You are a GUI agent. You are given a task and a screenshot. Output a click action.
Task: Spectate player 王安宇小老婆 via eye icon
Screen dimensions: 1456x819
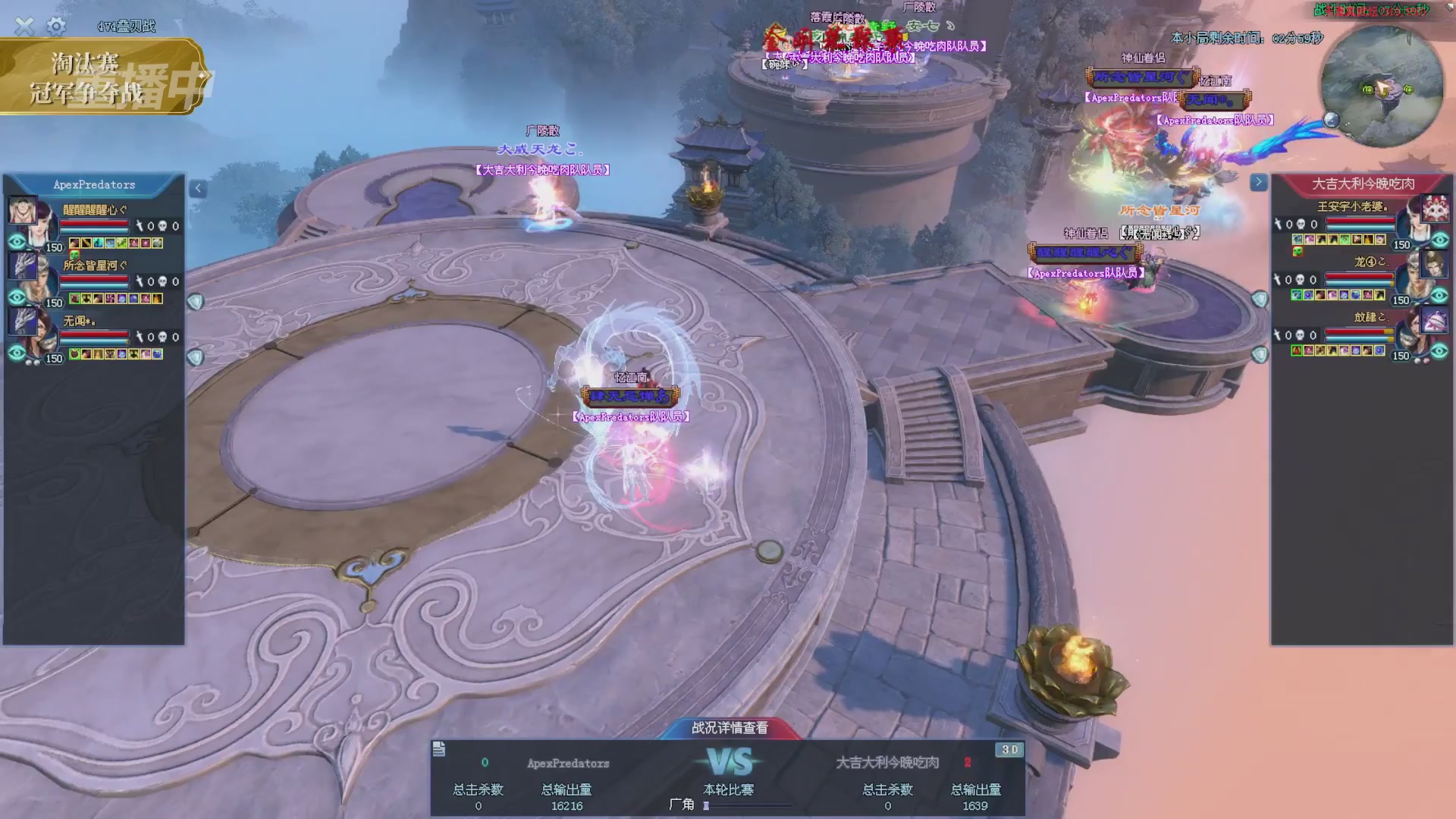[x=1439, y=240]
